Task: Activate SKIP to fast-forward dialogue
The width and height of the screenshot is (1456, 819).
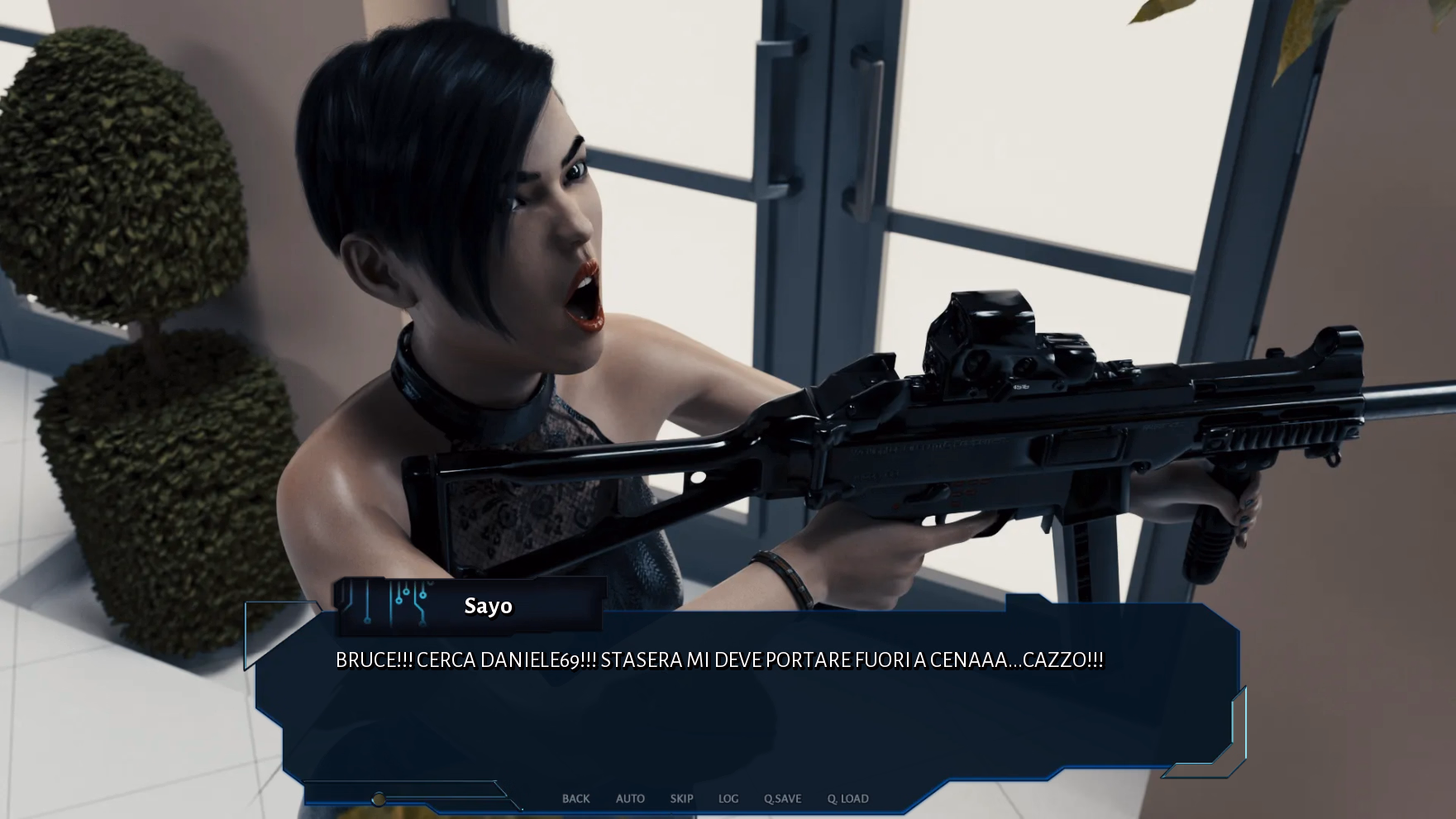Action: pos(681,798)
